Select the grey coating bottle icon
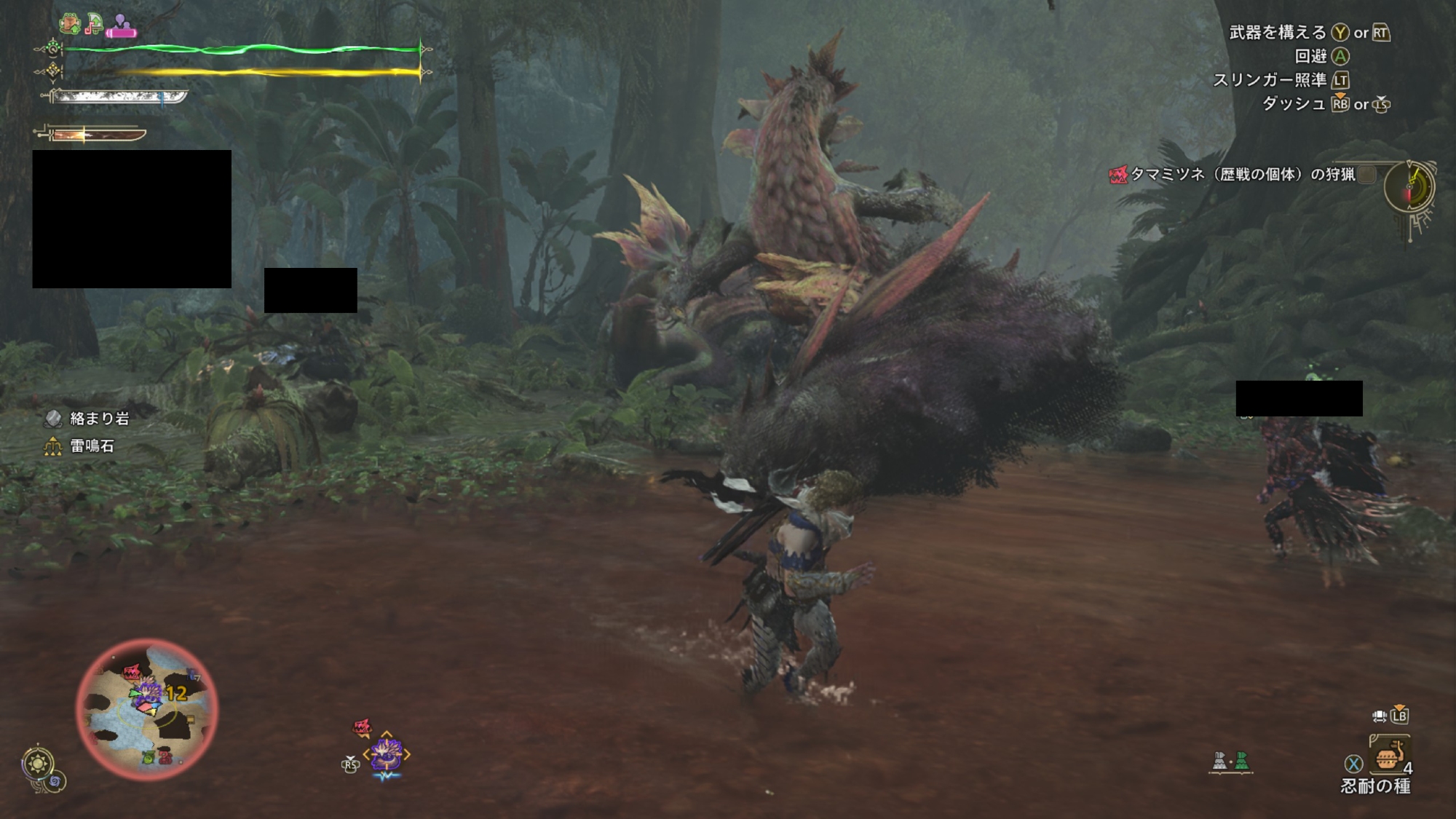1456x819 pixels. (1219, 761)
